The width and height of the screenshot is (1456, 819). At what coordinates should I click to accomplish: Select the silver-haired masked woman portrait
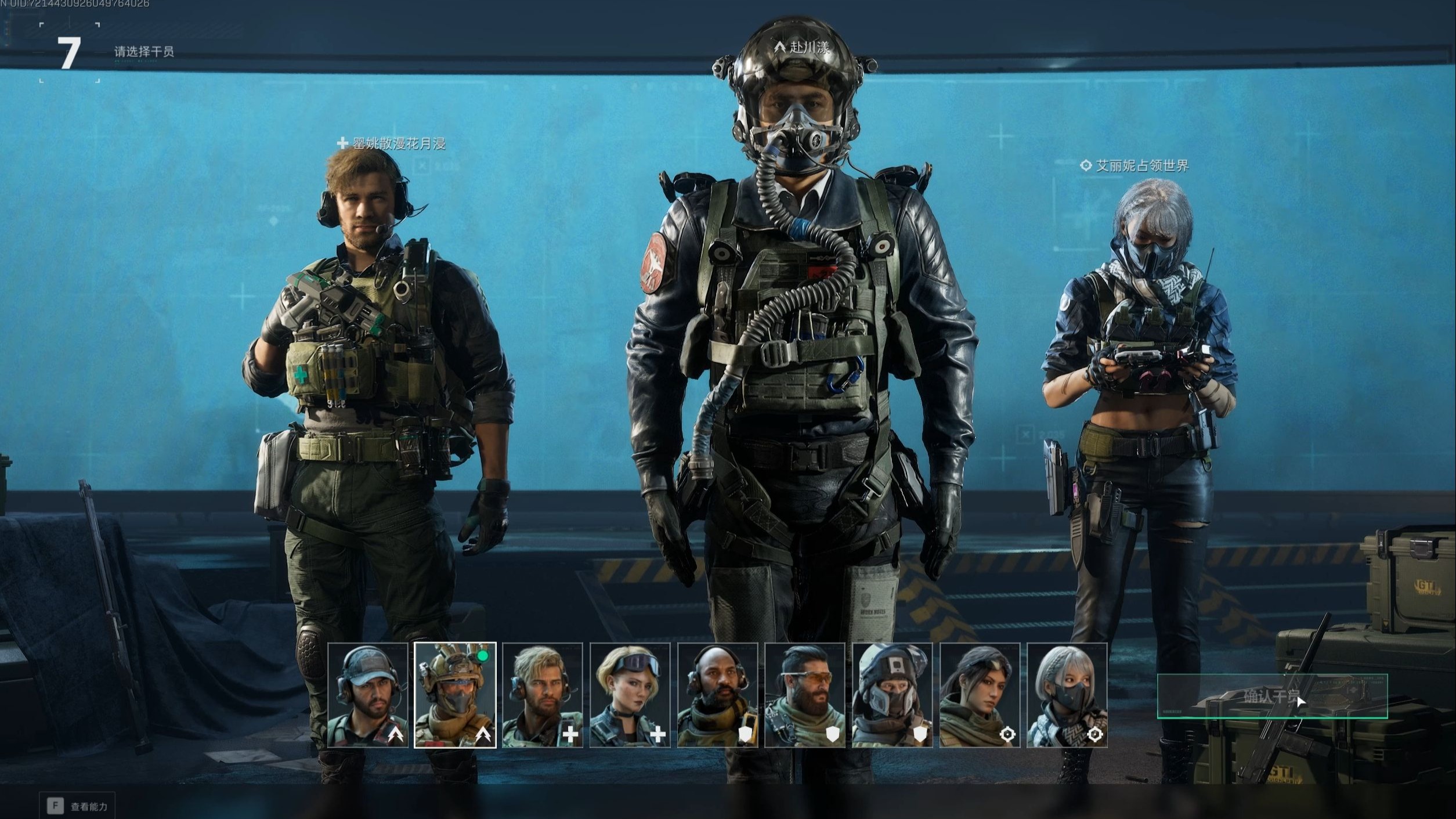pyautogui.click(x=1067, y=695)
